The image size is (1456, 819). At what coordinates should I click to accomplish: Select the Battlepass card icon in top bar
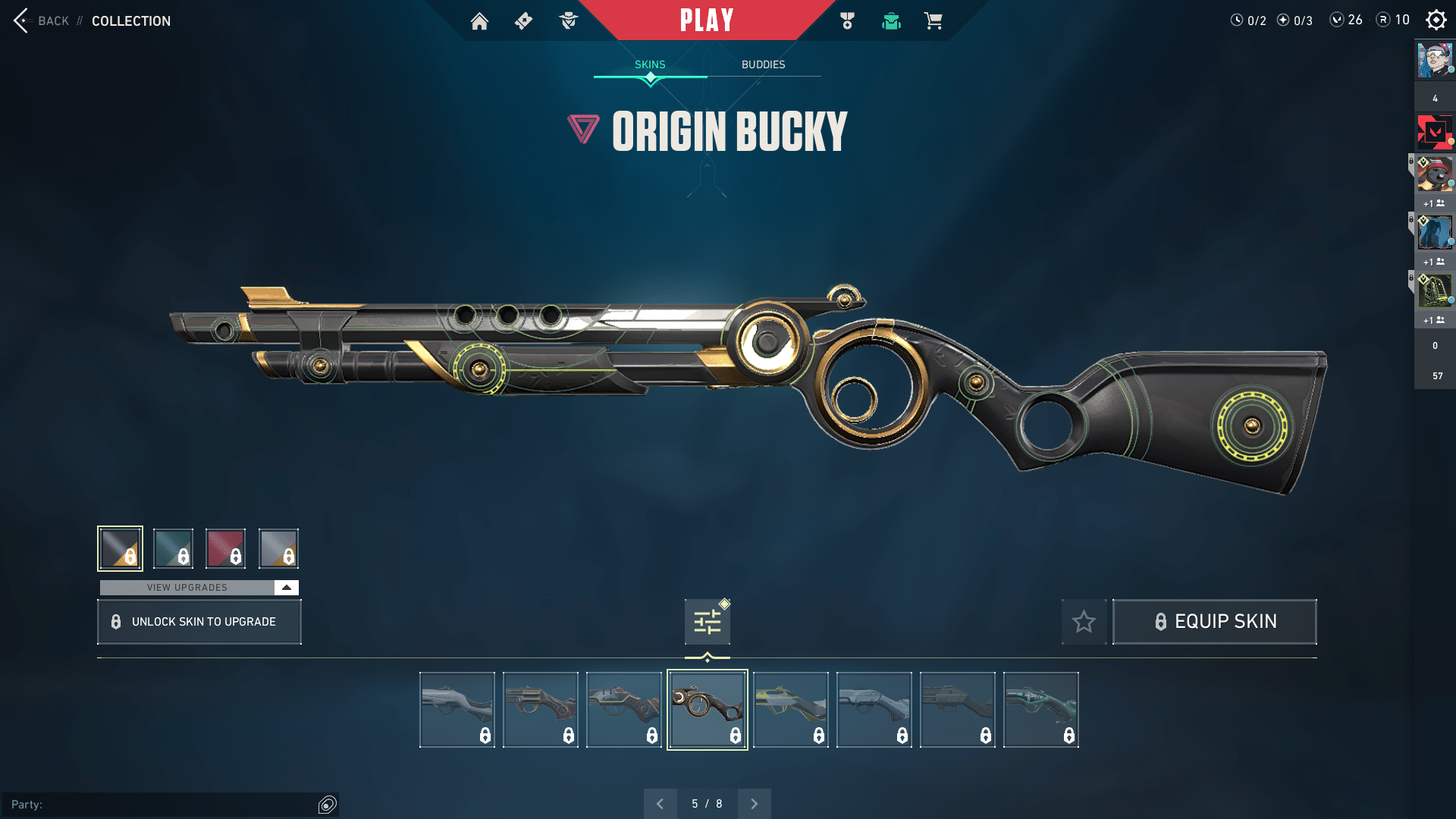[522, 21]
